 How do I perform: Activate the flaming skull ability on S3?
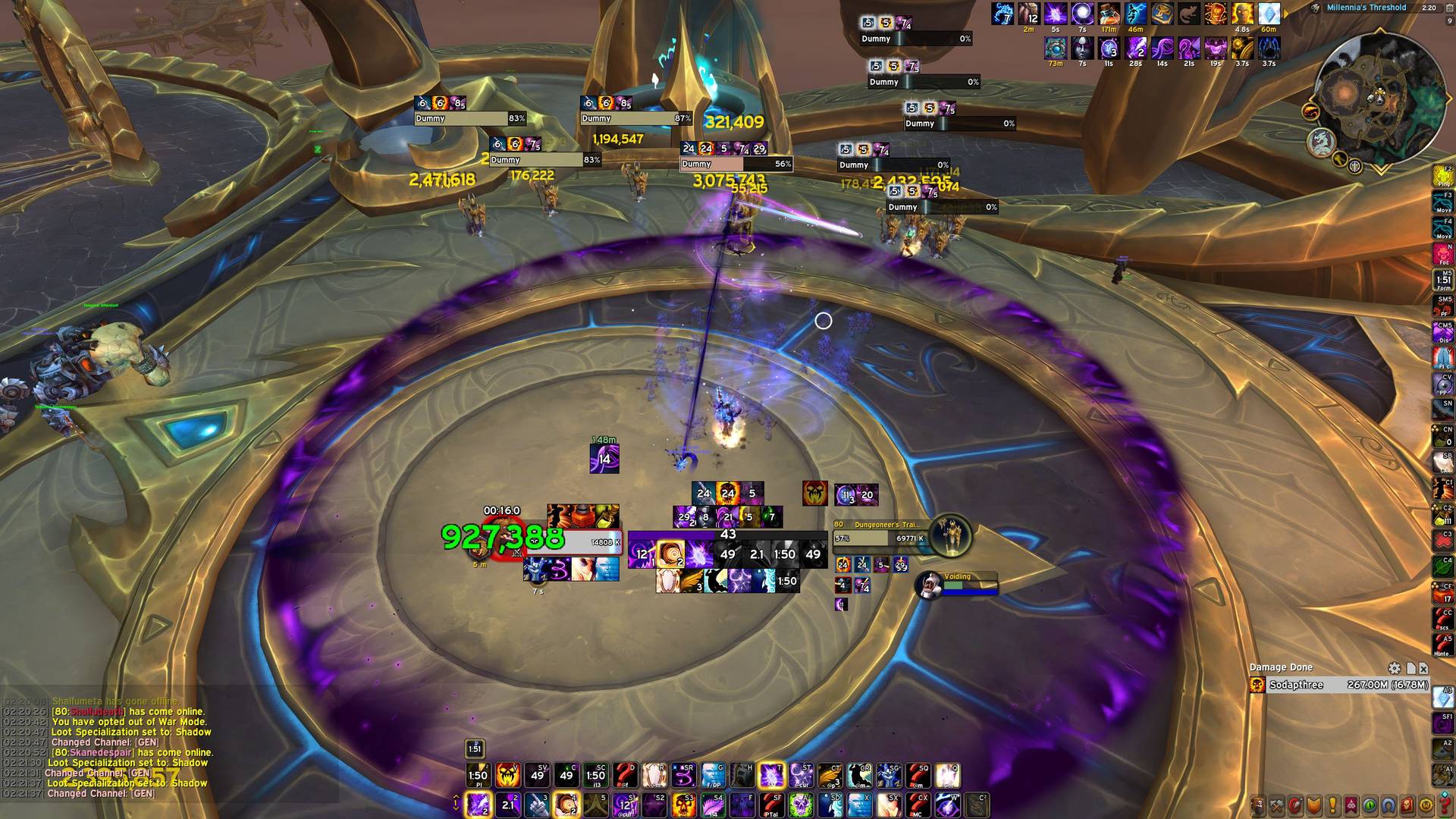(x=683, y=805)
